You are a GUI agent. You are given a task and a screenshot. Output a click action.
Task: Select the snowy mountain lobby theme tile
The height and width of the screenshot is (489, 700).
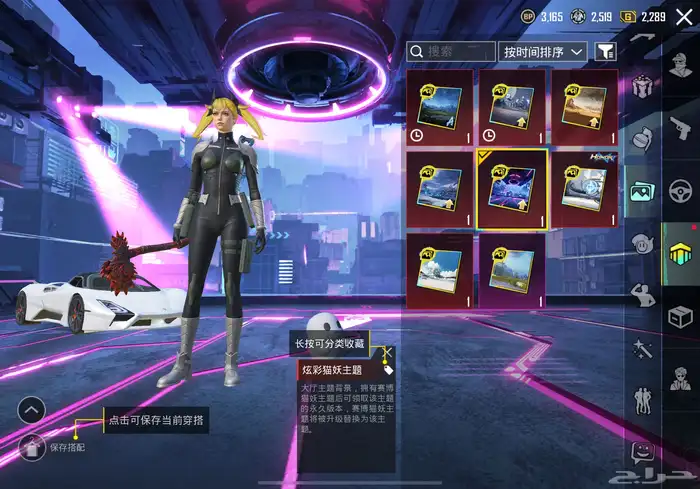point(440,271)
